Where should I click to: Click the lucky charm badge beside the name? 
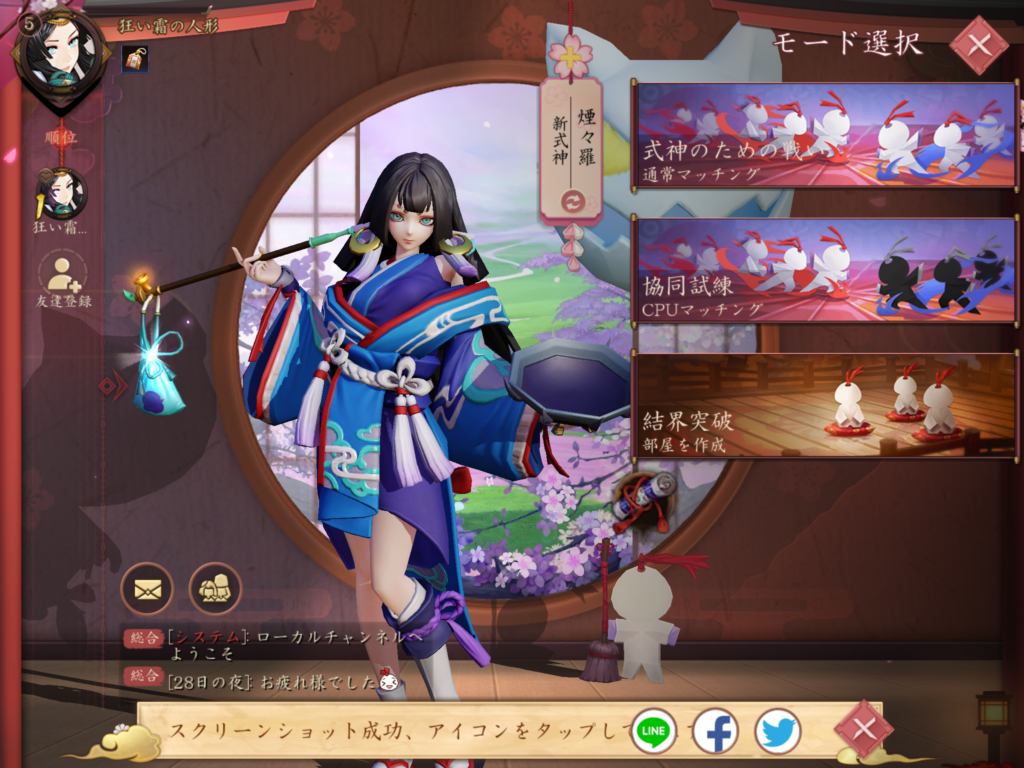pyautogui.click(x=135, y=59)
